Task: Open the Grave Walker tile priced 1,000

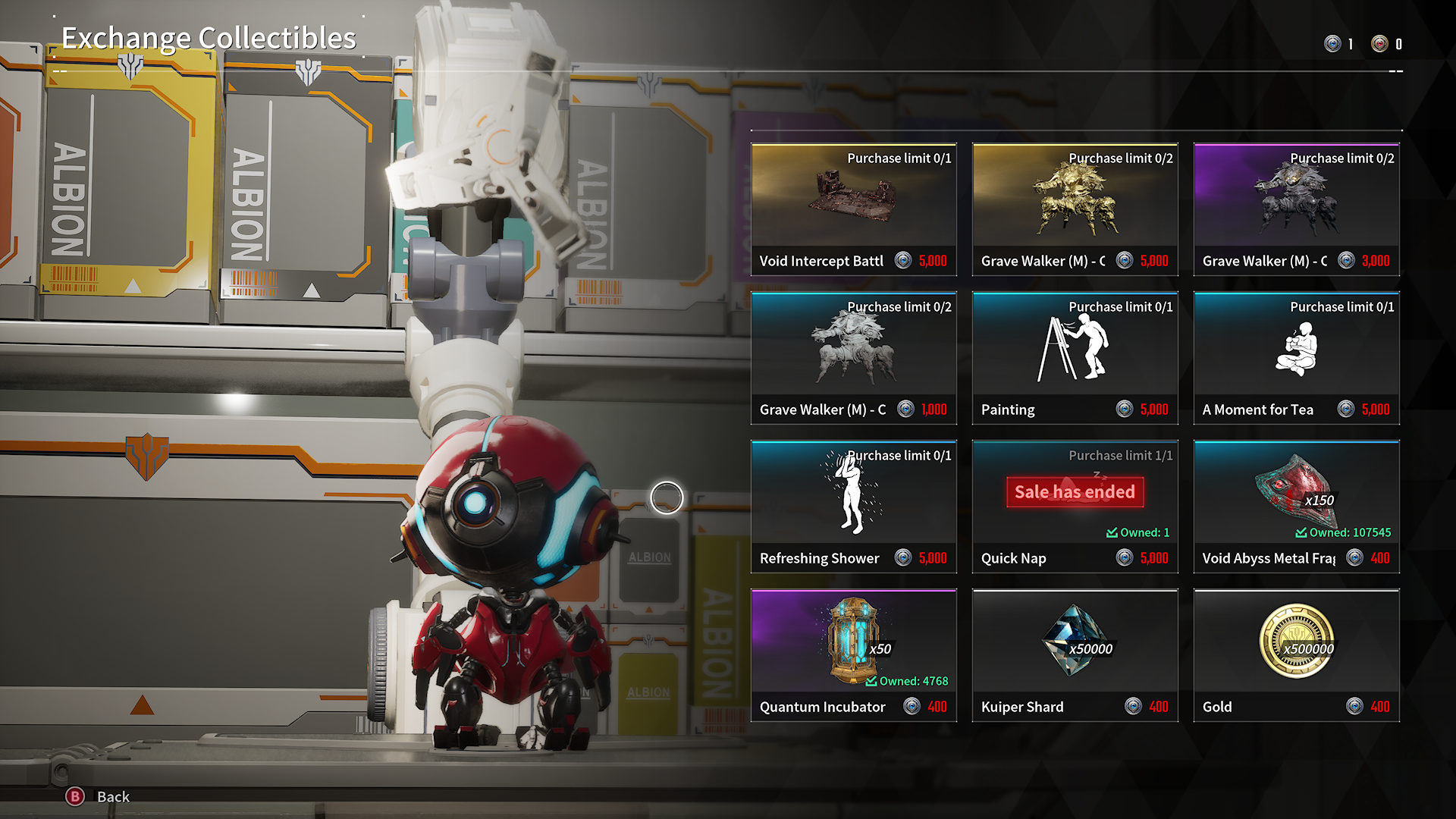Action: pyautogui.click(x=853, y=357)
